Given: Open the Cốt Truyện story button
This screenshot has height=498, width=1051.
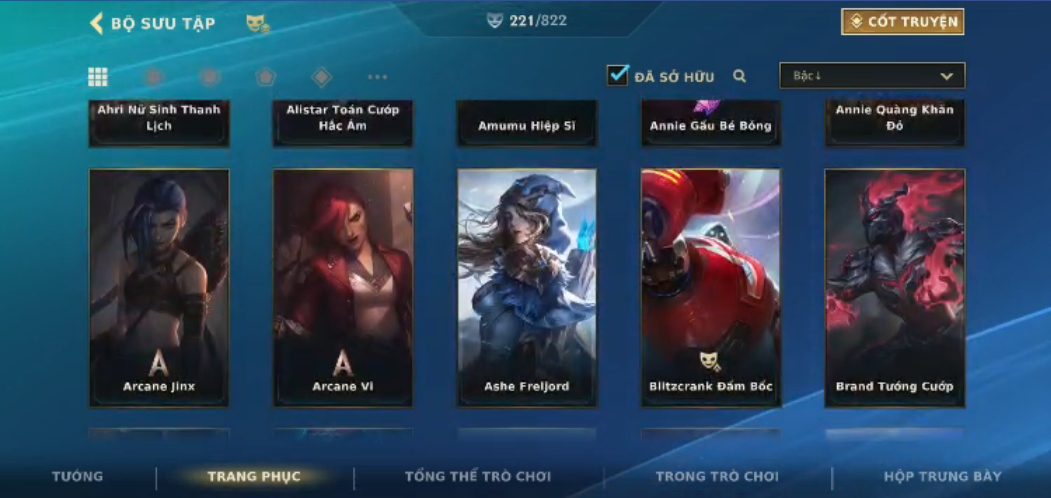Looking at the screenshot, I should 902,22.
